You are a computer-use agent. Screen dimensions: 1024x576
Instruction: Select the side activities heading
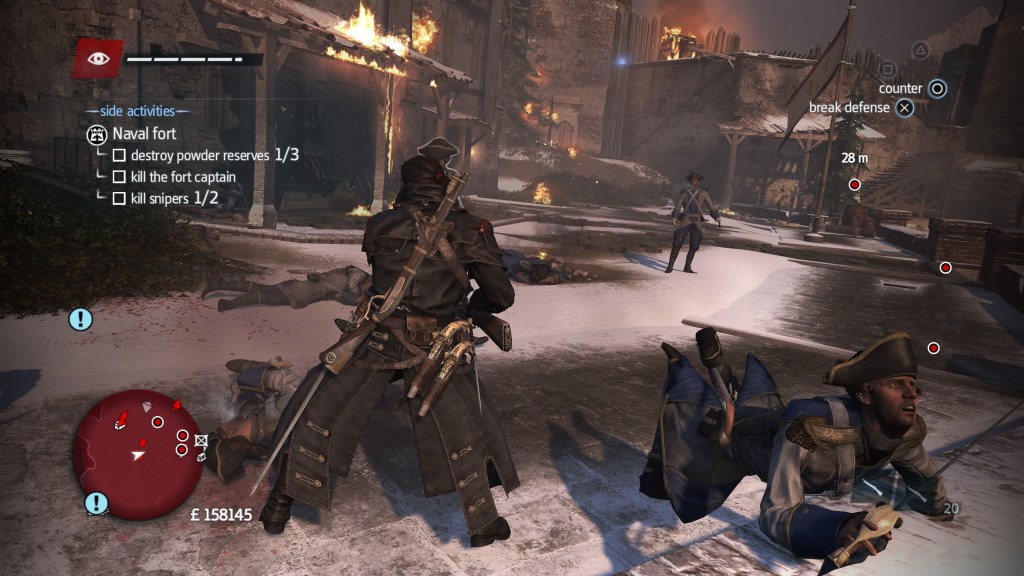pos(137,111)
